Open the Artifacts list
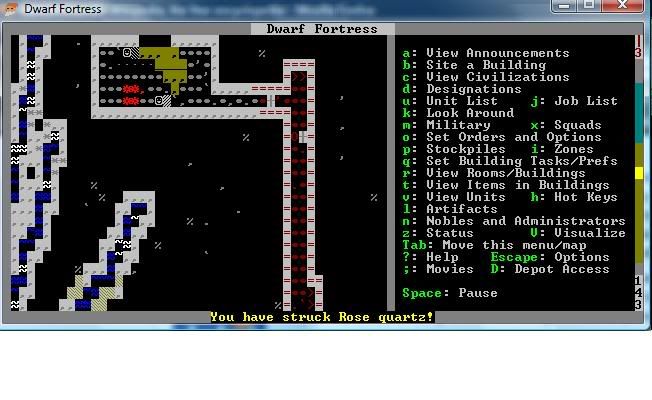This screenshot has height=400, width=652. coord(461,209)
